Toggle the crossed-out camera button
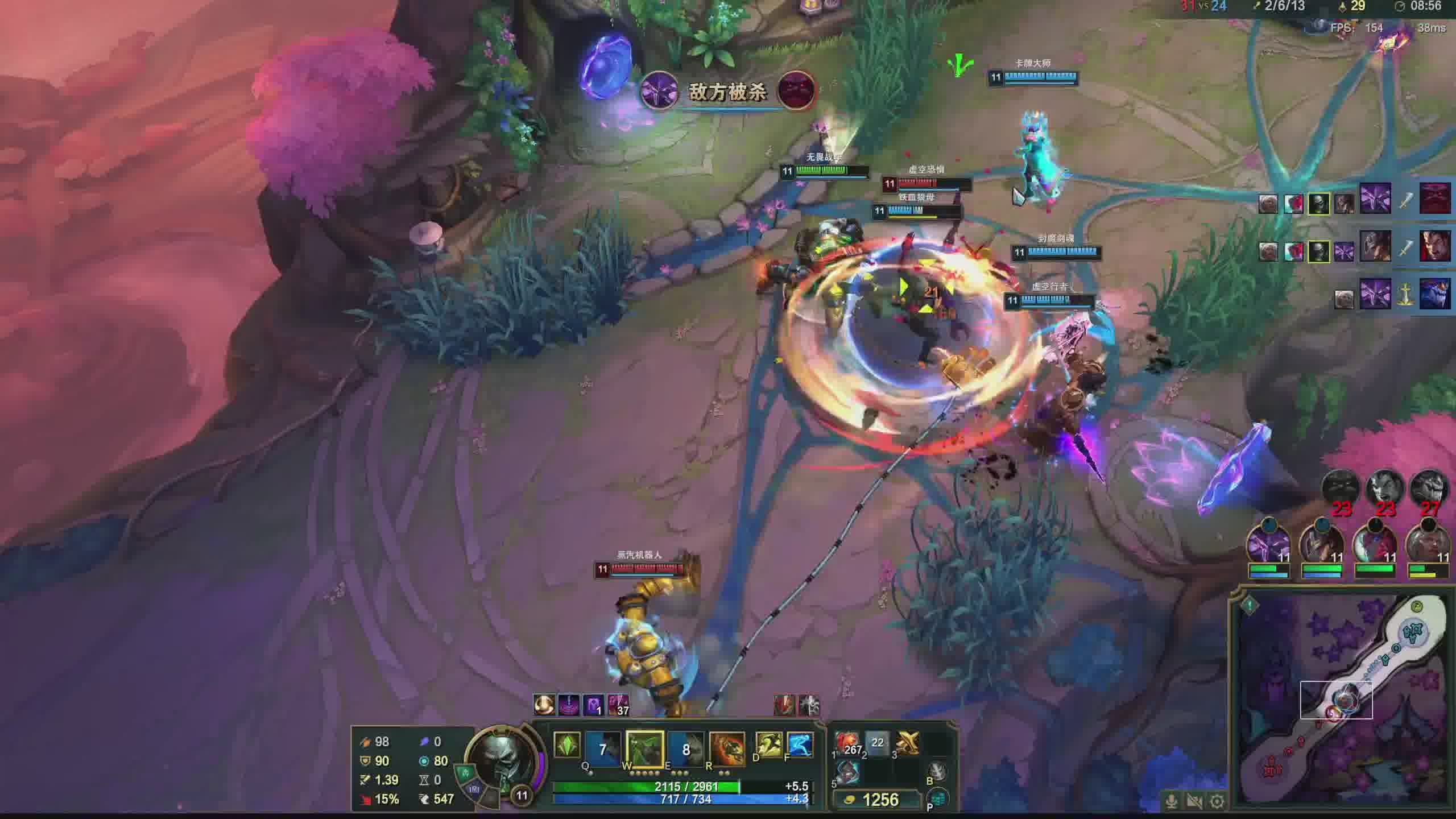This screenshot has height=819, width=1456. pos(1194,801)
